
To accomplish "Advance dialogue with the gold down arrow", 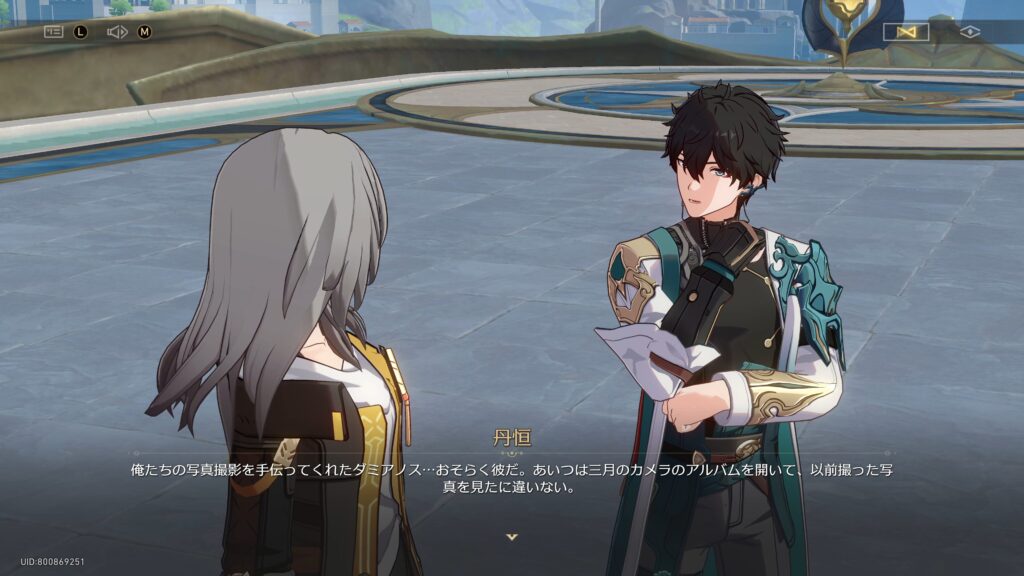I will pyautogui.click(x=512, y=537).
